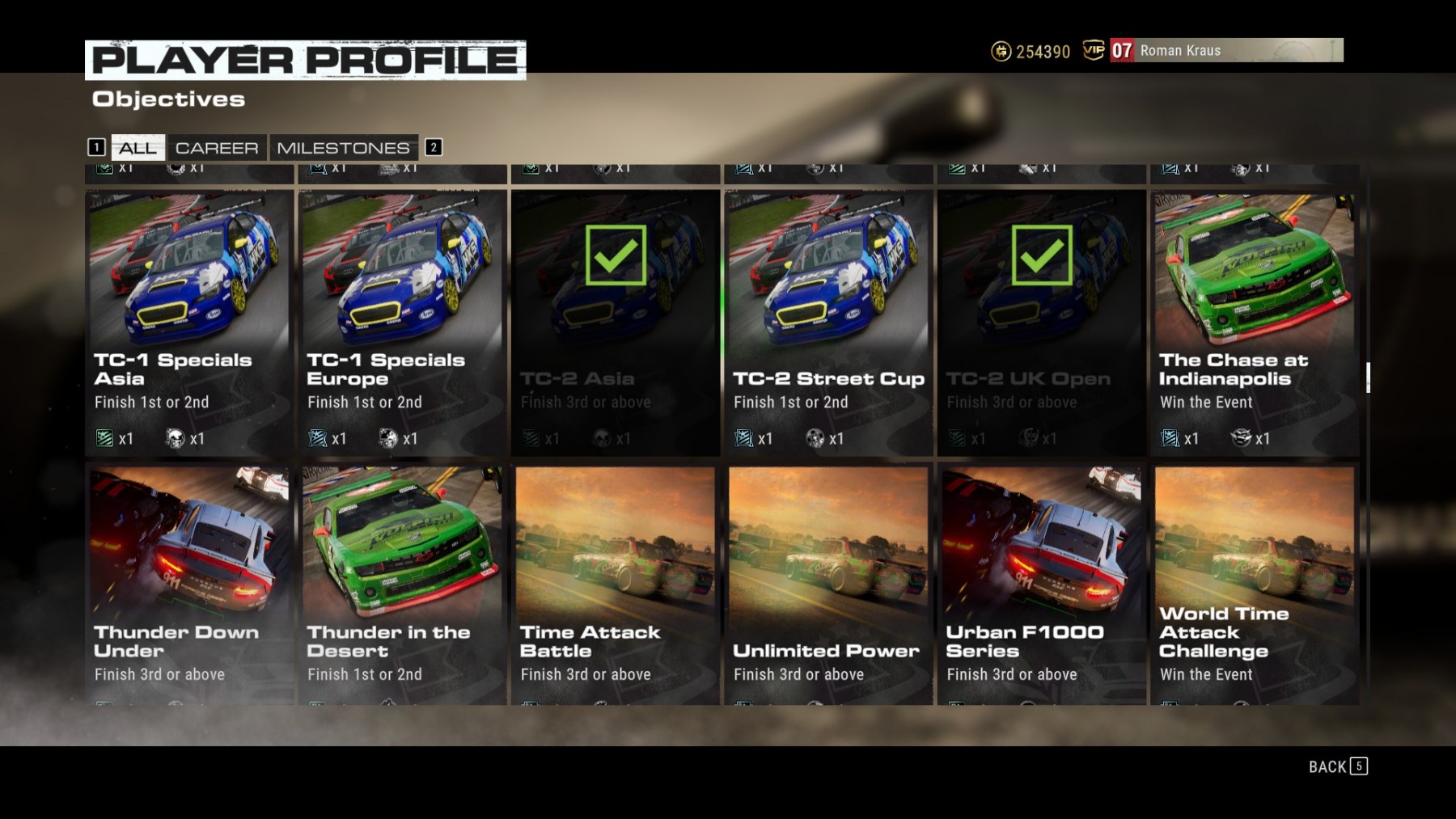Image resolution: width=1456 pixels, height=819 pixels.
Task: Show the MILESTONES tab
Action: point(343,148)
